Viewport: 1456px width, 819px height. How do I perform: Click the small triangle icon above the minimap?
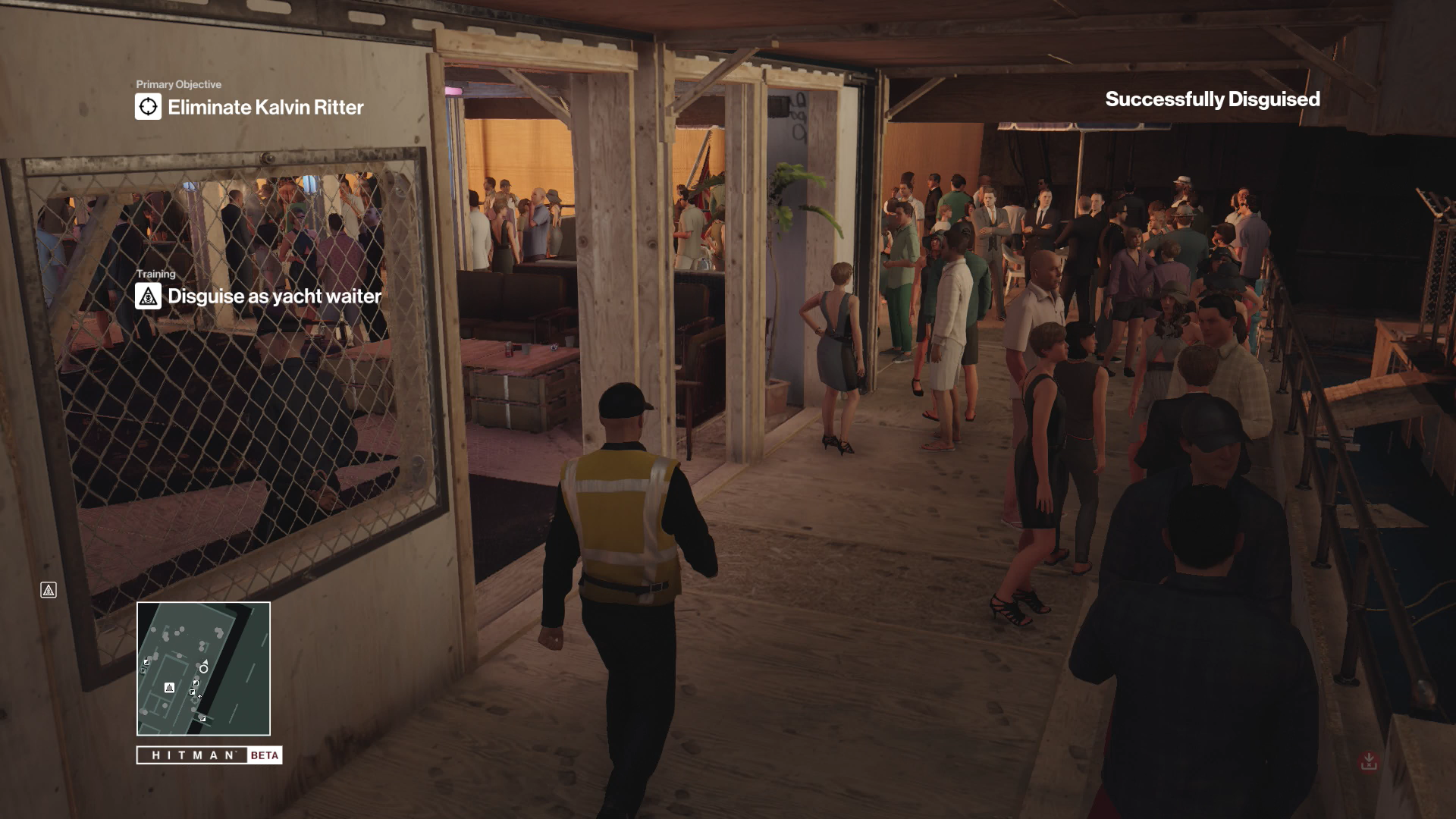click(49, 590)
